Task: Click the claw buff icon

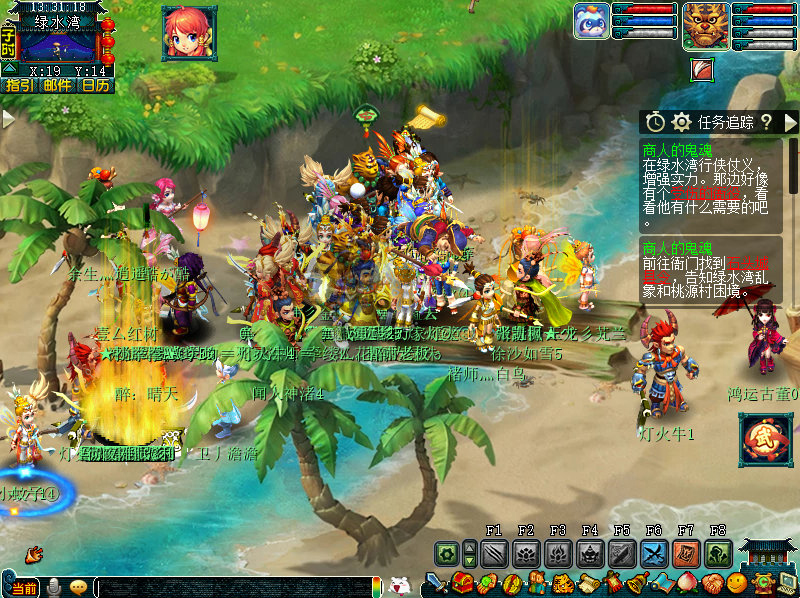Action: pyautogui.click(x=703, y=69)
